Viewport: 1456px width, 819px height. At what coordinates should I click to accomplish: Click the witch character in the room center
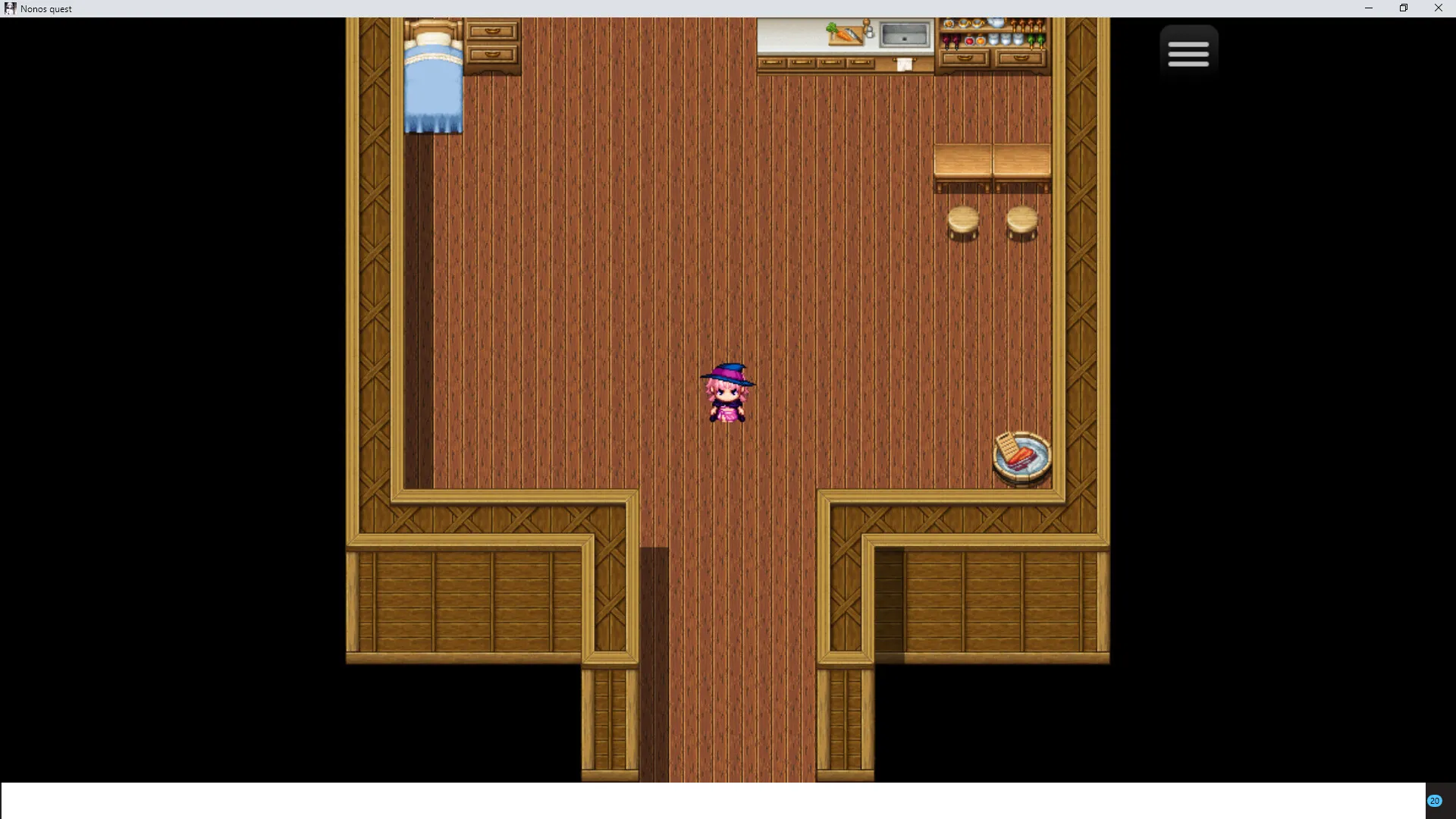[x=729, y=391]
